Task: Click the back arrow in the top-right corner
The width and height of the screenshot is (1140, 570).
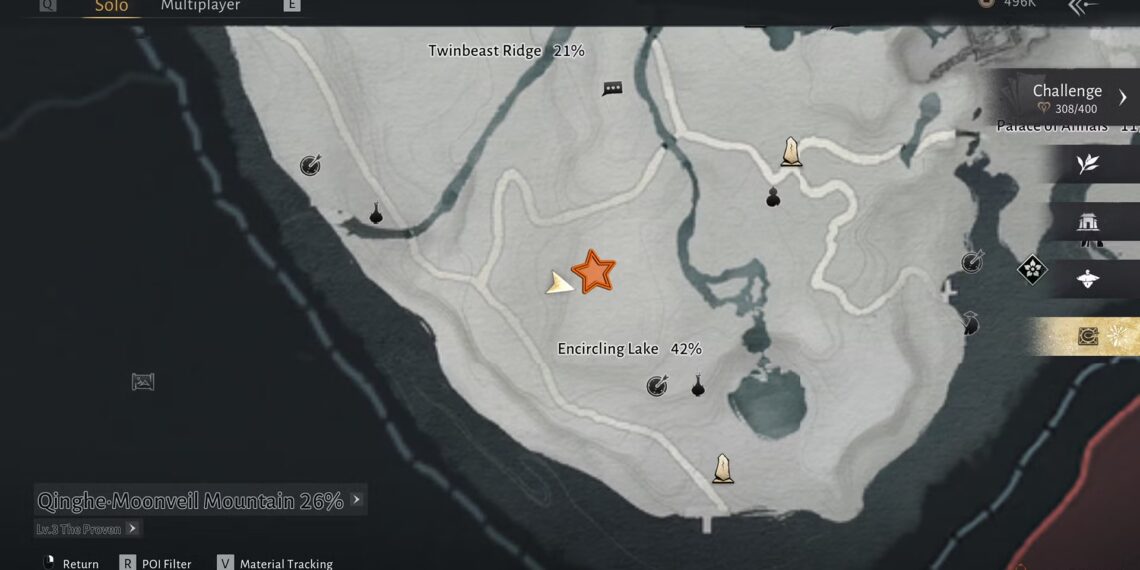Action: 1083,7
